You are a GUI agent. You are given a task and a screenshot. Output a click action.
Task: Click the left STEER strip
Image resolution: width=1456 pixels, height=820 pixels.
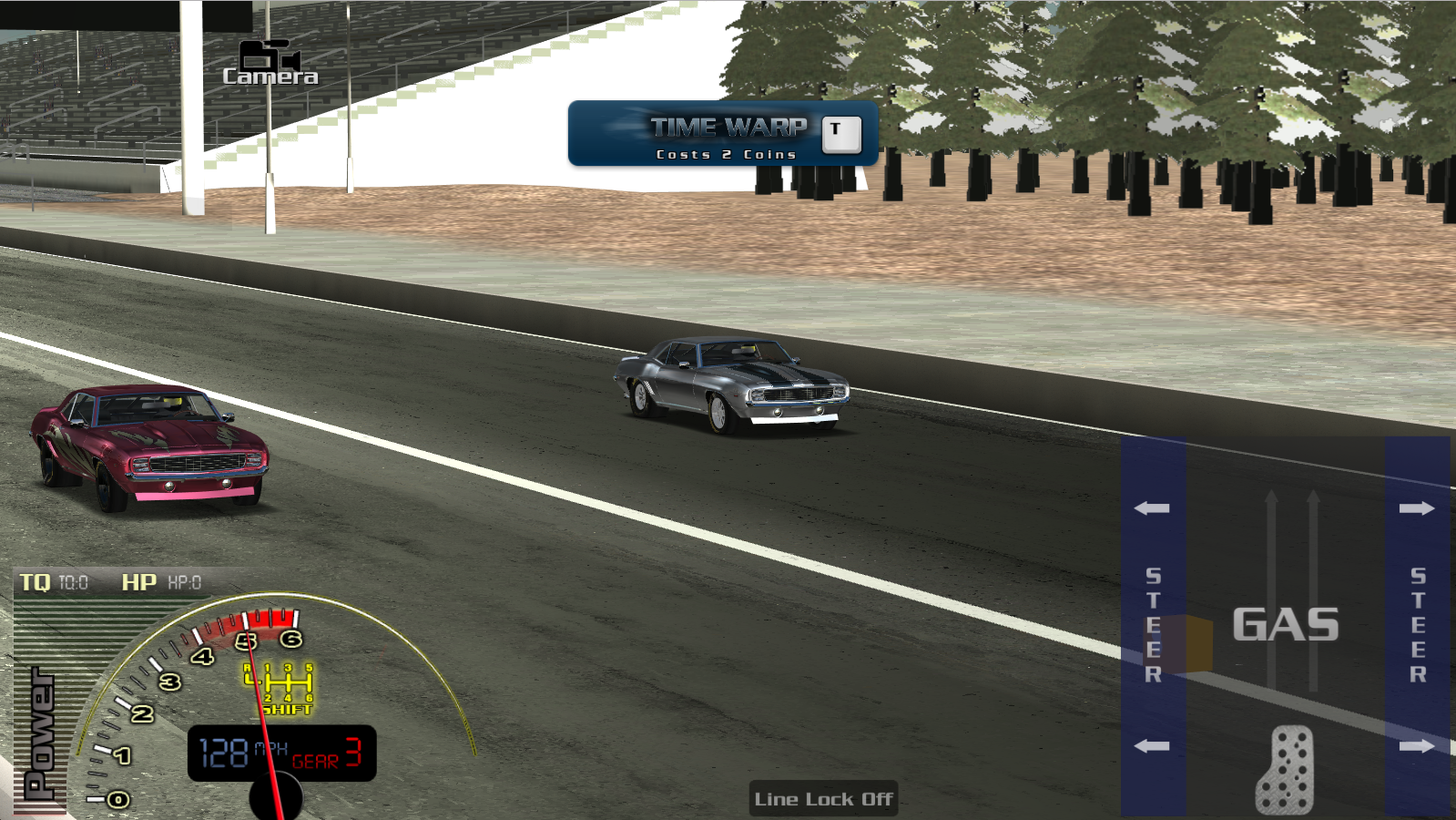(x=1153, y=625)
